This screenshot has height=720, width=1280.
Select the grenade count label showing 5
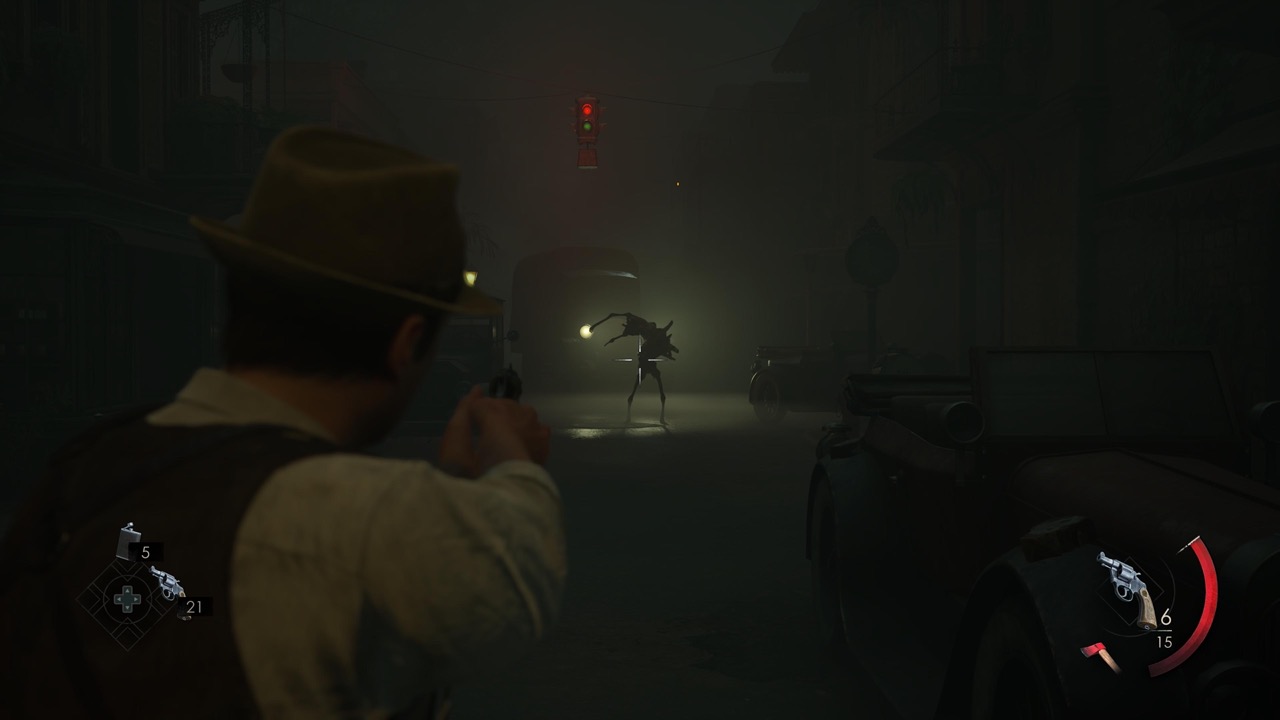coord(144,551)
